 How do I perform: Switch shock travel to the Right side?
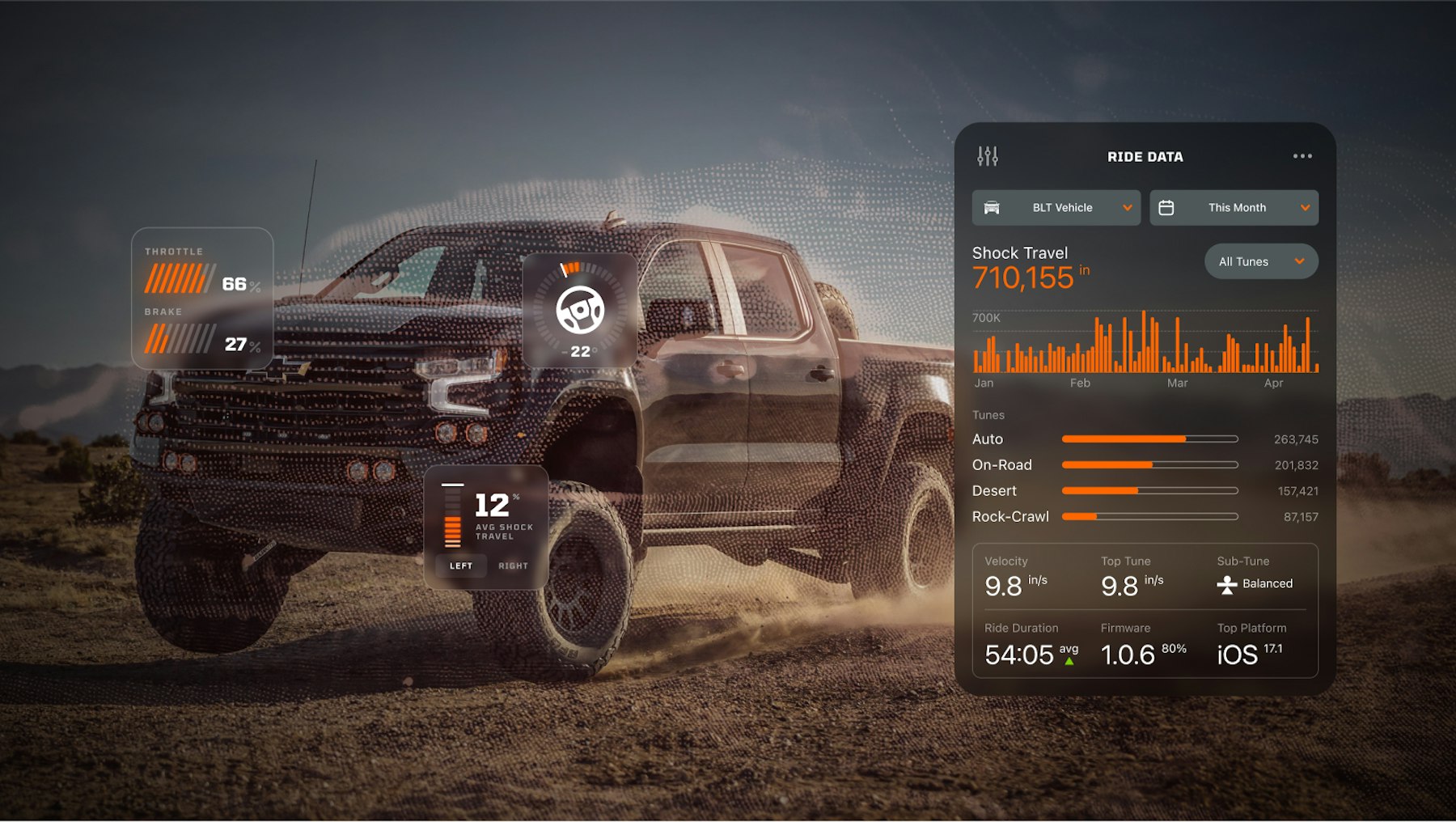513,566
